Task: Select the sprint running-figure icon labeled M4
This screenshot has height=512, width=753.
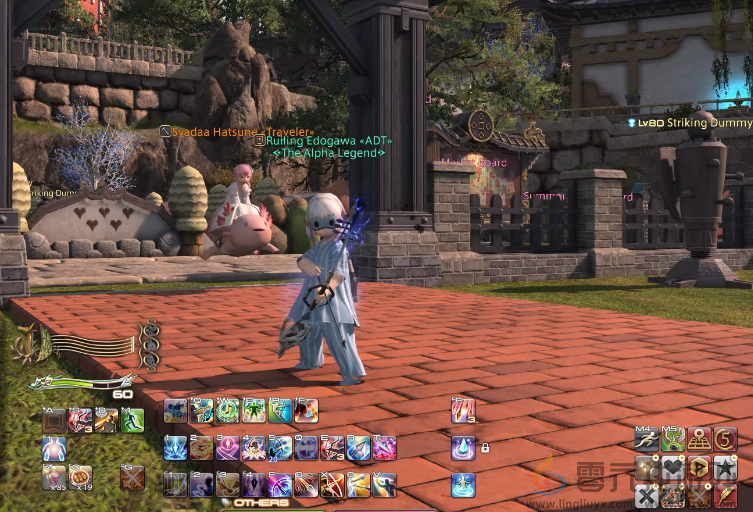Action: pos(647,439)
